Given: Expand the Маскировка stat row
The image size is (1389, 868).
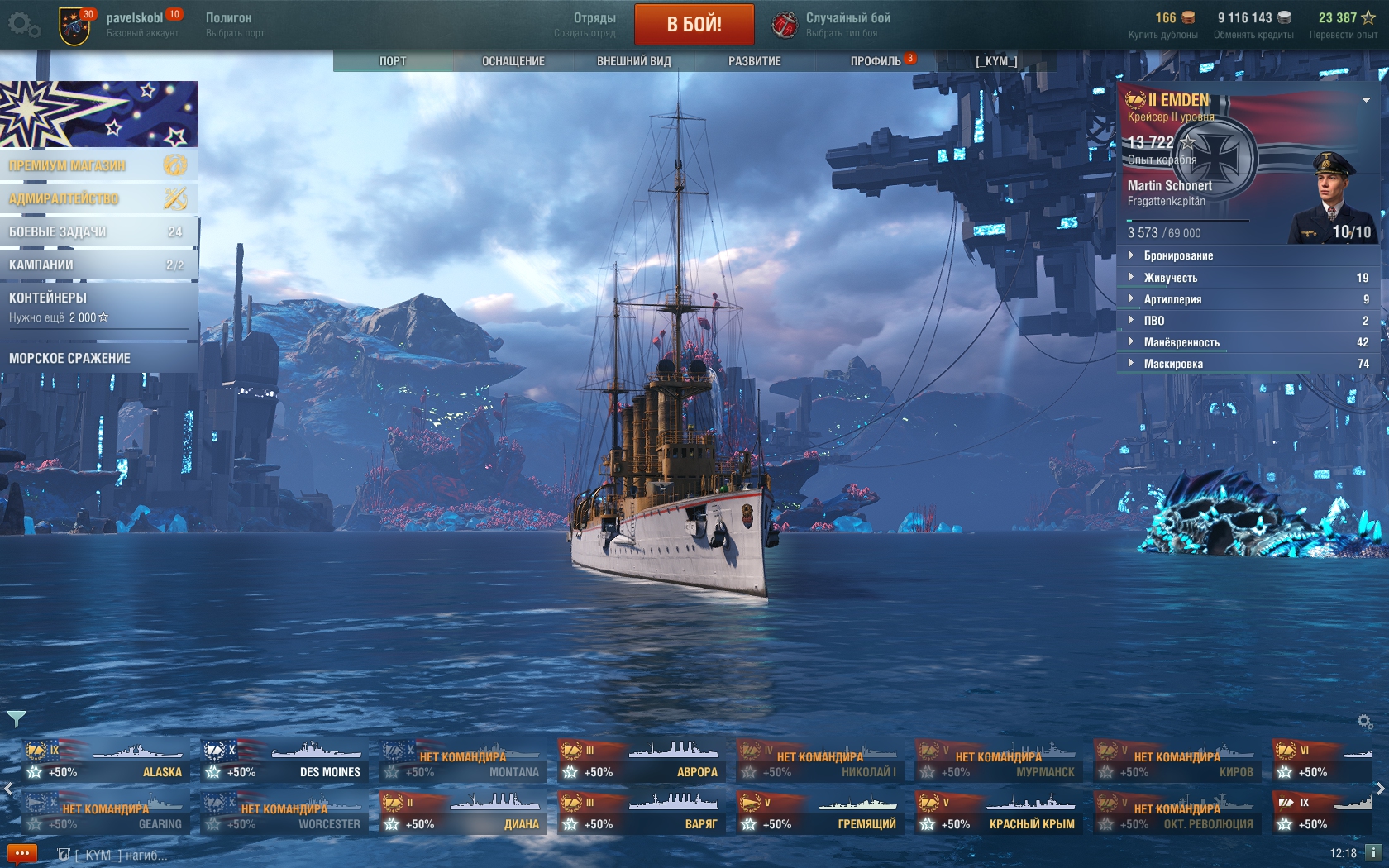Looking at the screenshot, I should click(x=1173, y=364).
